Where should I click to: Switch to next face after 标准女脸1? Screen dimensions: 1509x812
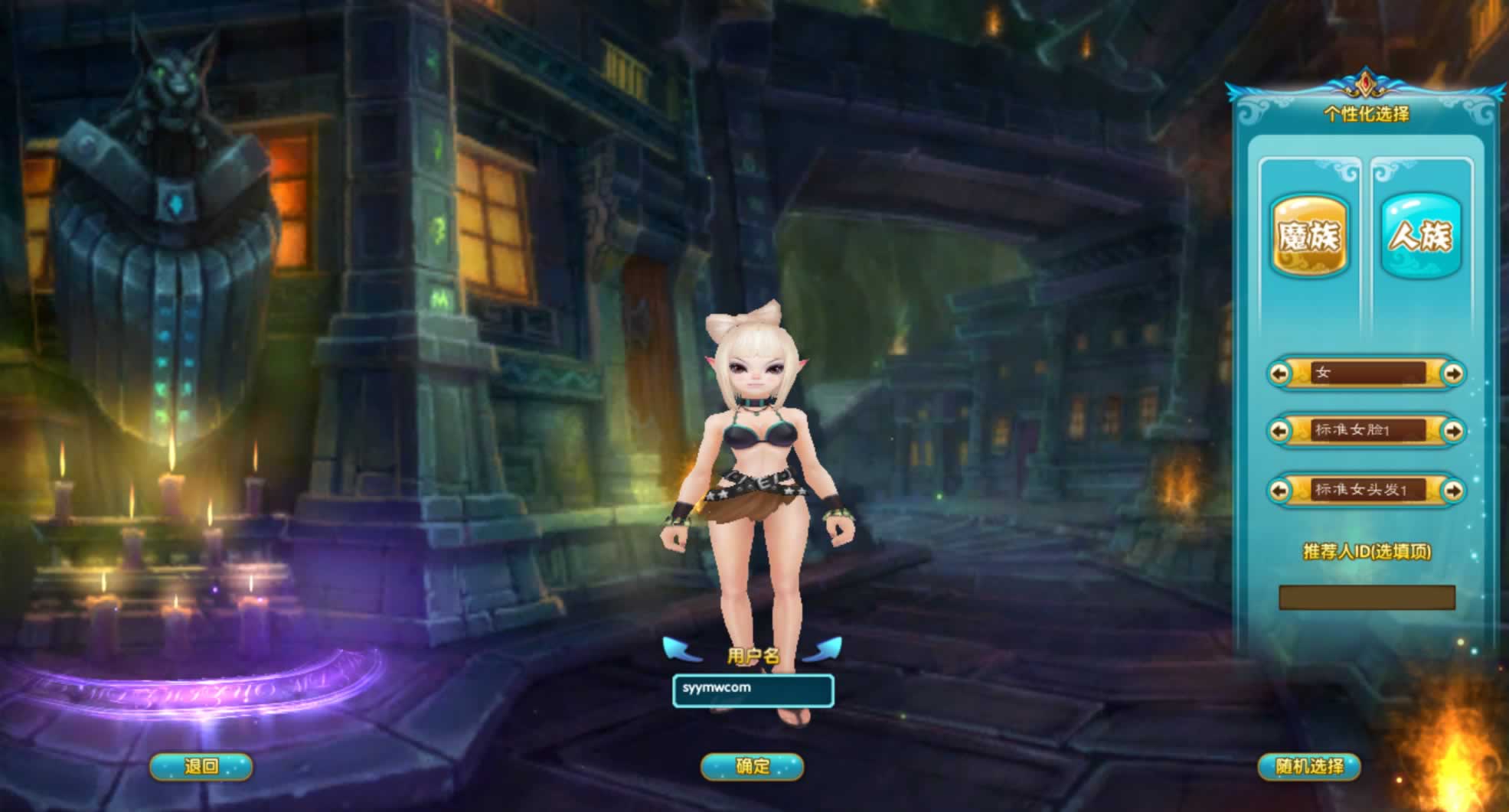click(x=1452, y=431)
